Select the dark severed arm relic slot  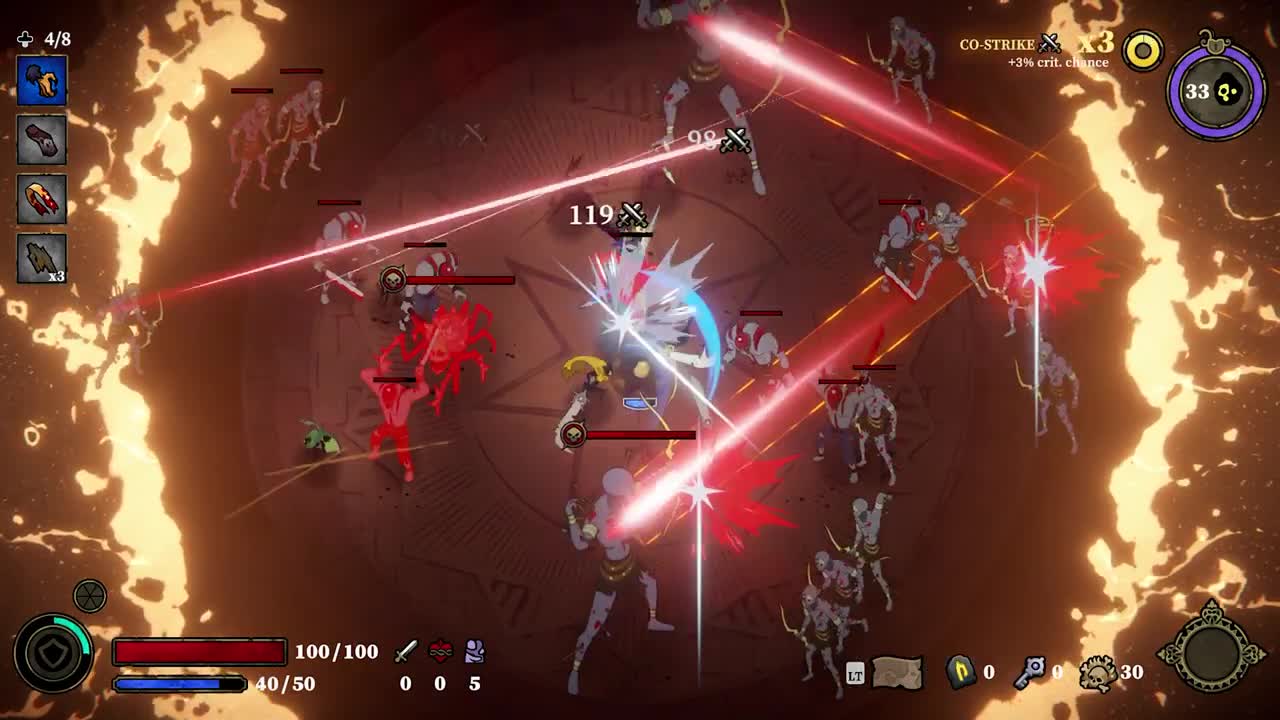pos(42,139)
